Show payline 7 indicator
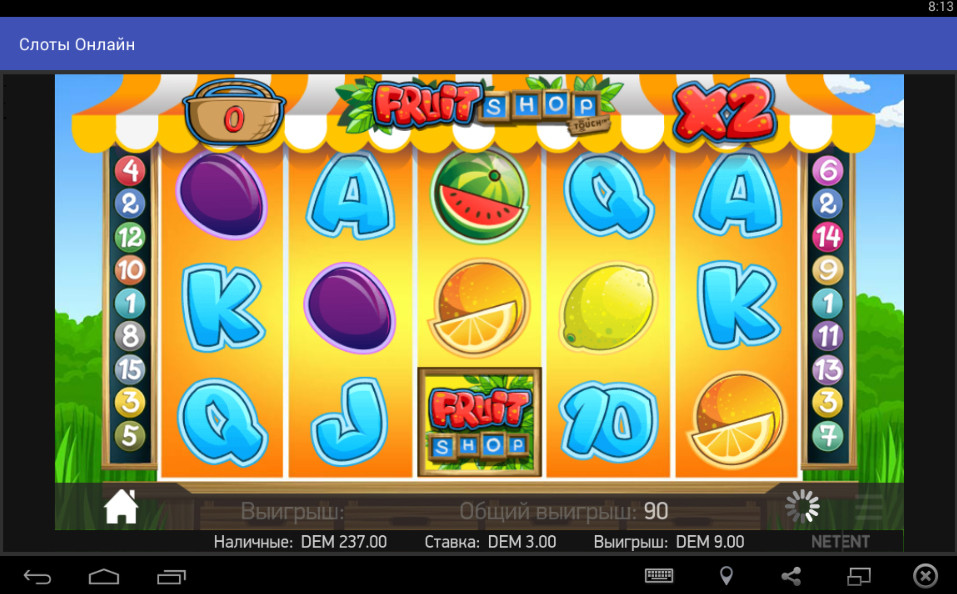 pos(827,436)
